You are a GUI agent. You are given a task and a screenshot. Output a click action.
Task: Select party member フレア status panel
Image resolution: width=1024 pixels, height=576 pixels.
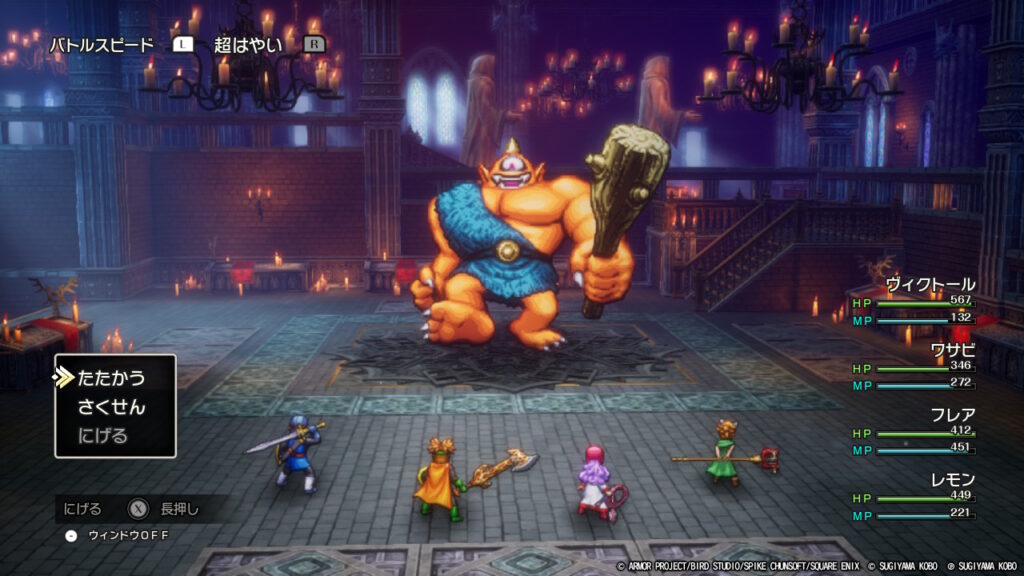click(x=913, y=432)
